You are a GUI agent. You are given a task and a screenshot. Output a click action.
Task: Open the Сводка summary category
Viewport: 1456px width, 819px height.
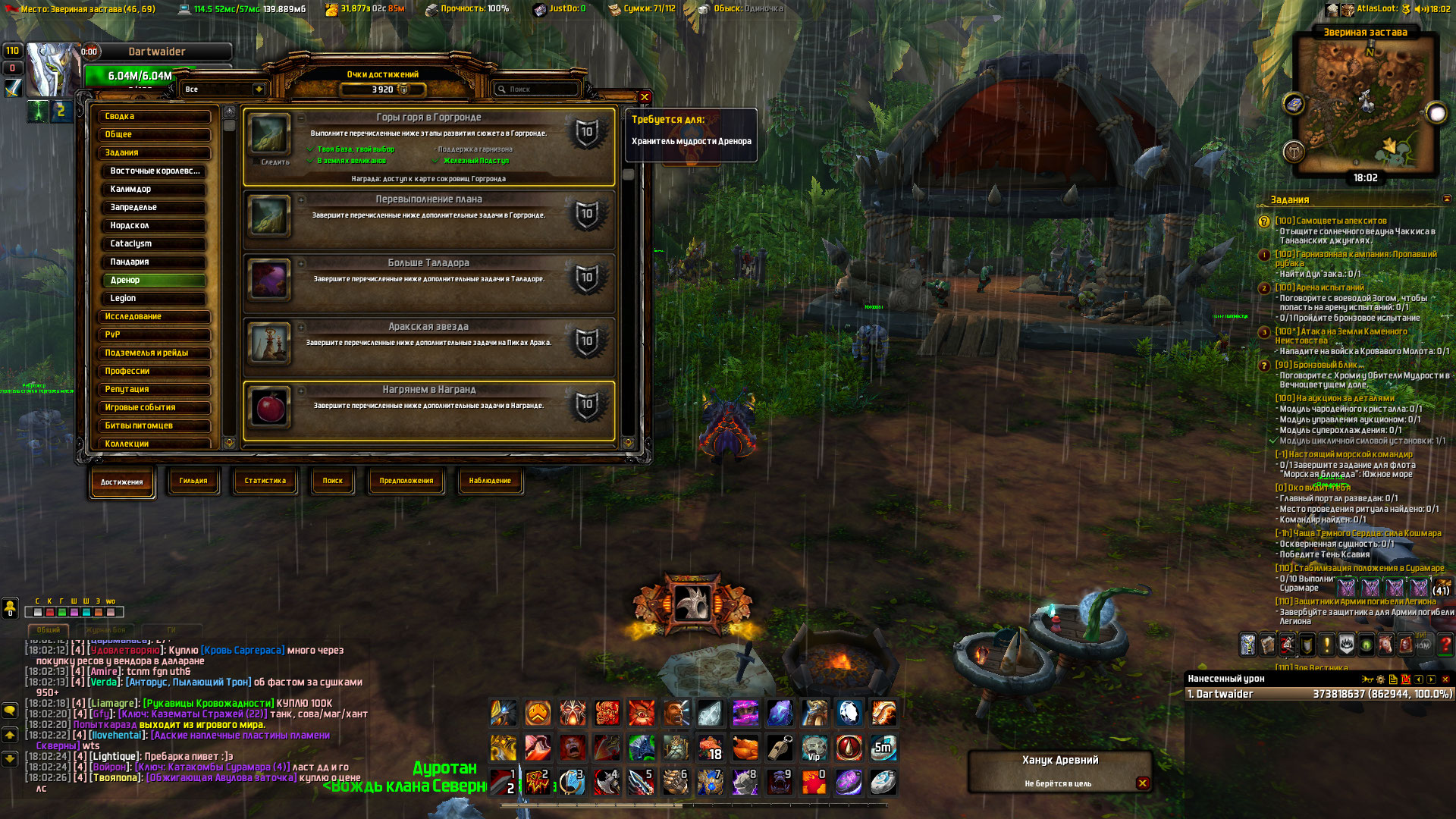coord(154,117)
